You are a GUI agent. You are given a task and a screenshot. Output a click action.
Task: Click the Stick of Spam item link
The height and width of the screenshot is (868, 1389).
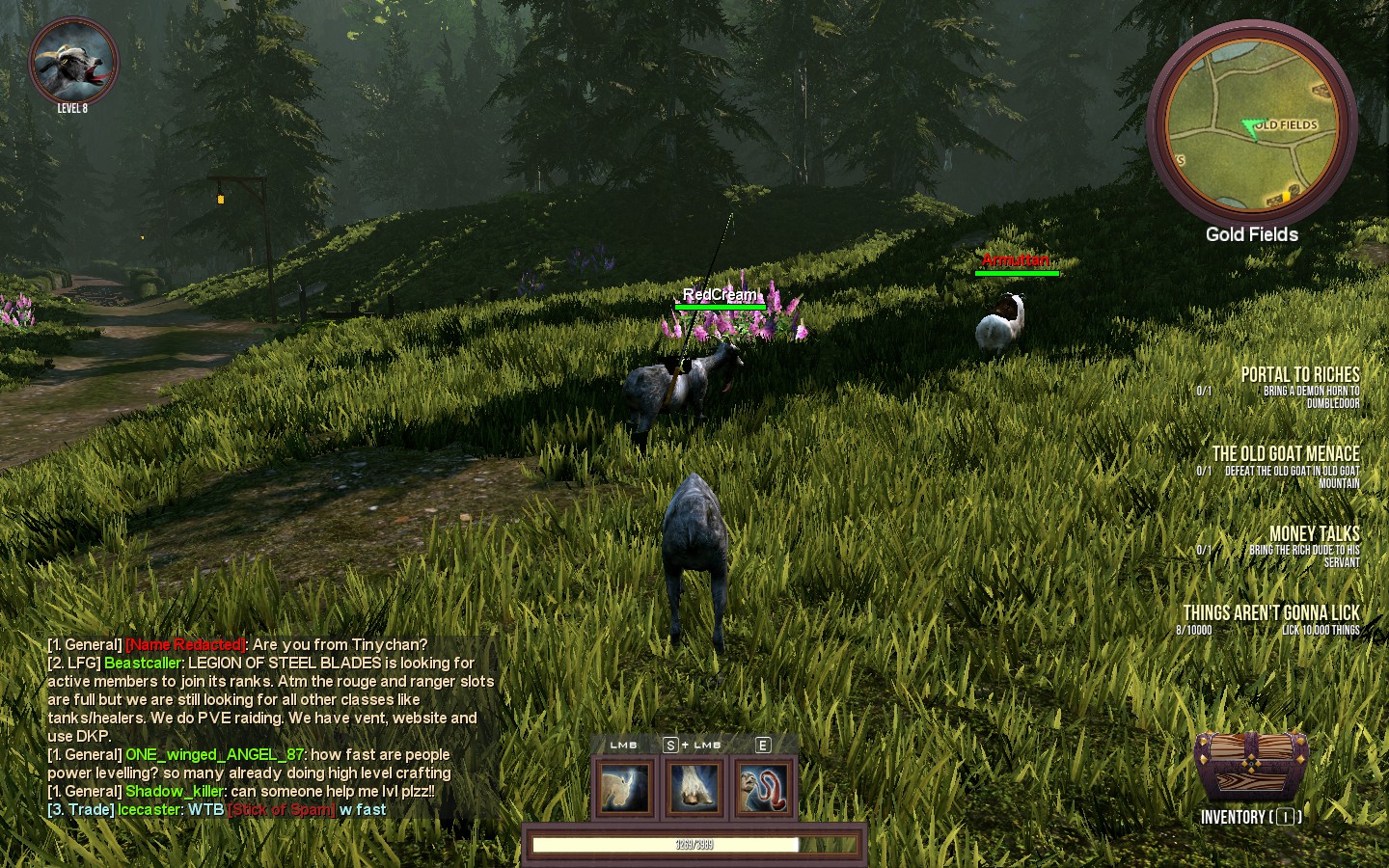282,810
